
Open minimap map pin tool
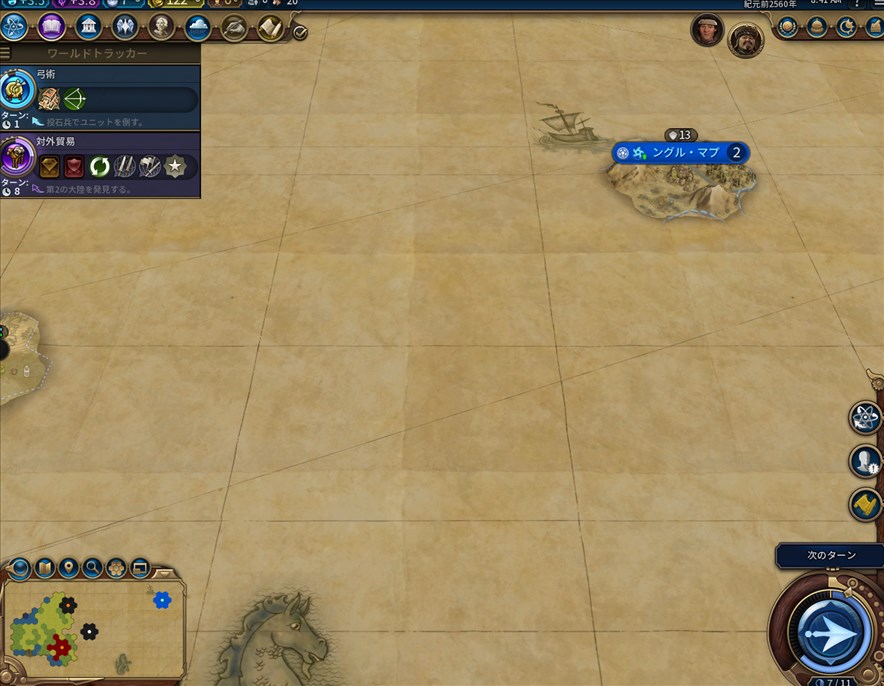[68, 569]
